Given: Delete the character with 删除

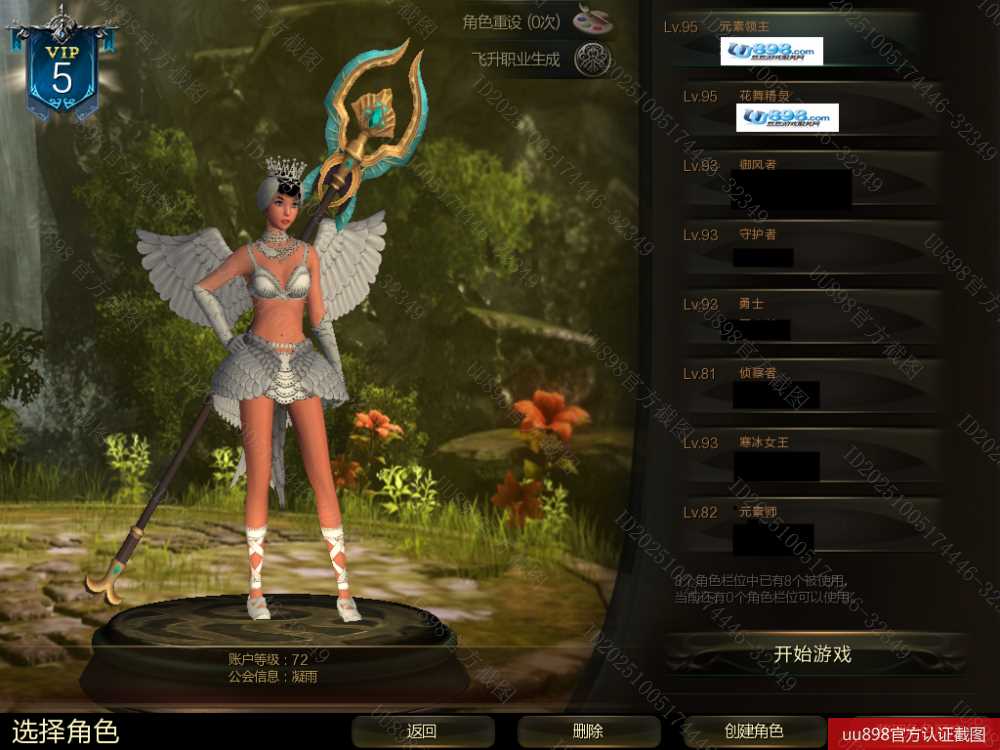Looking at the screenshot, I should point(588,731).
